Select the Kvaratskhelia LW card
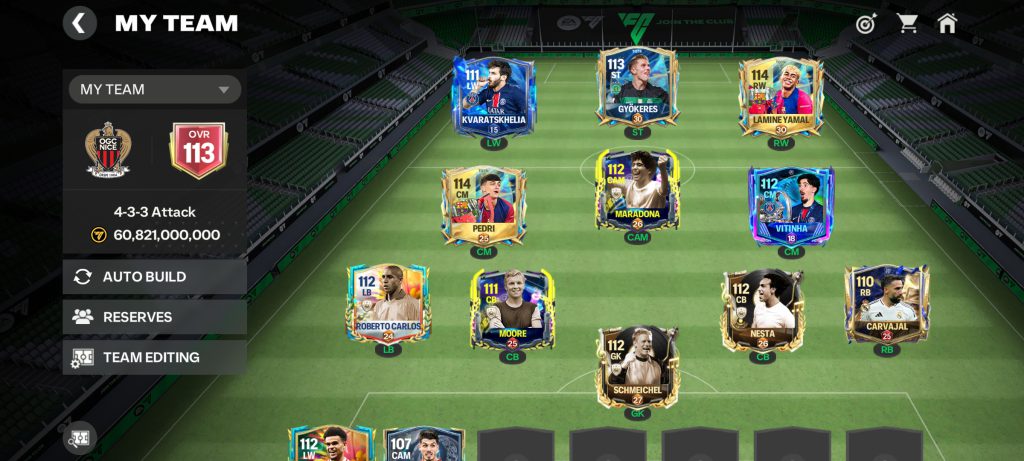 493,96
